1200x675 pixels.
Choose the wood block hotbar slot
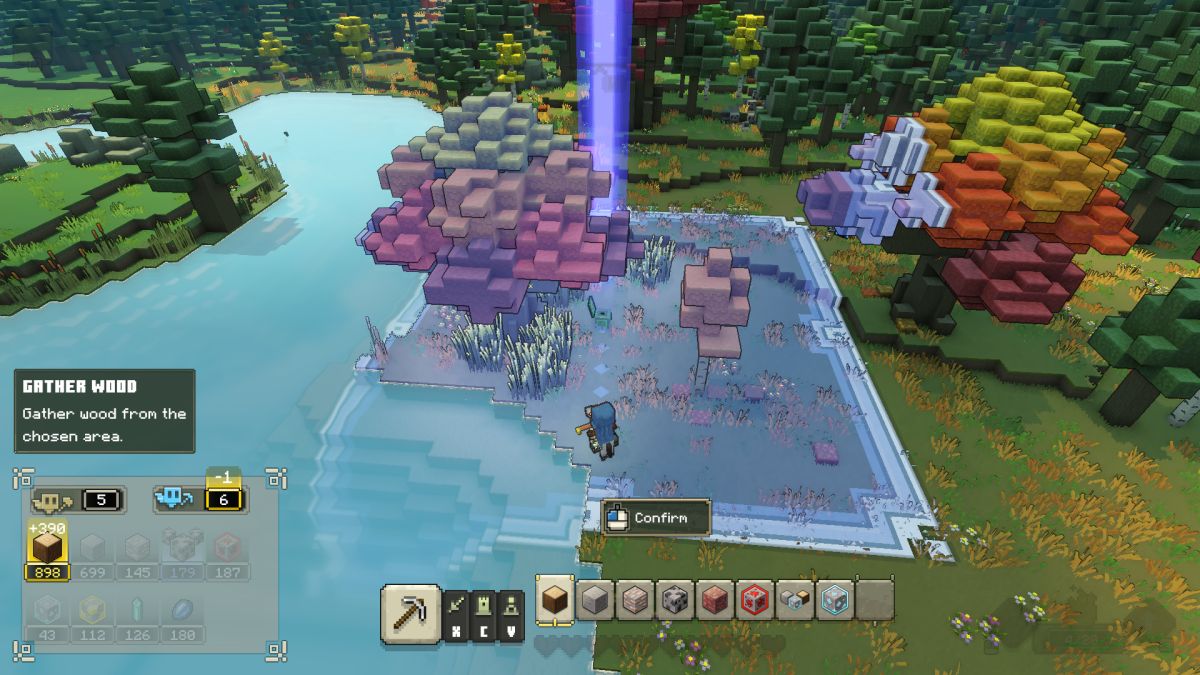point(554,600)
